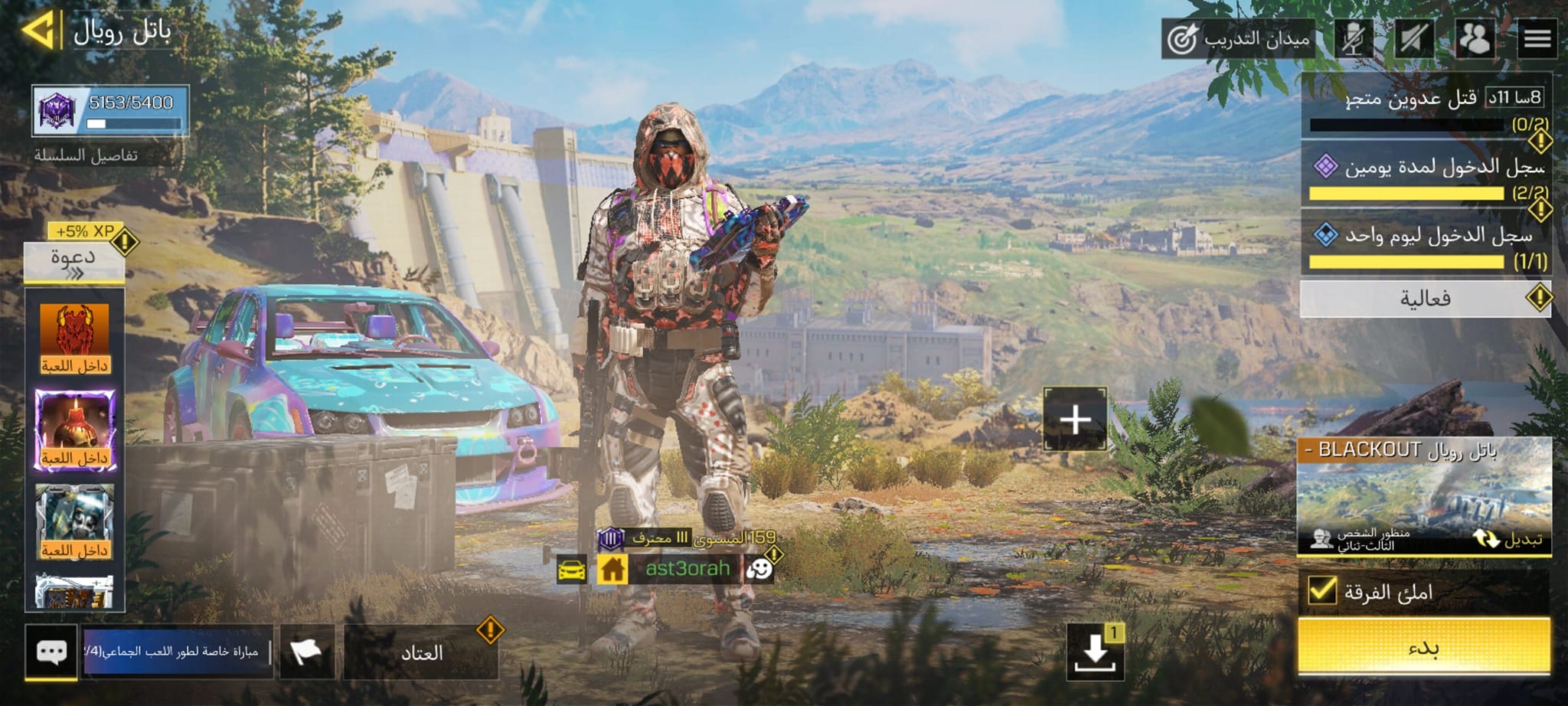This screenshot has width=1568, height=706.
Task: Select the purple-framed helmet avatar friend
Action: coord(74,430)
